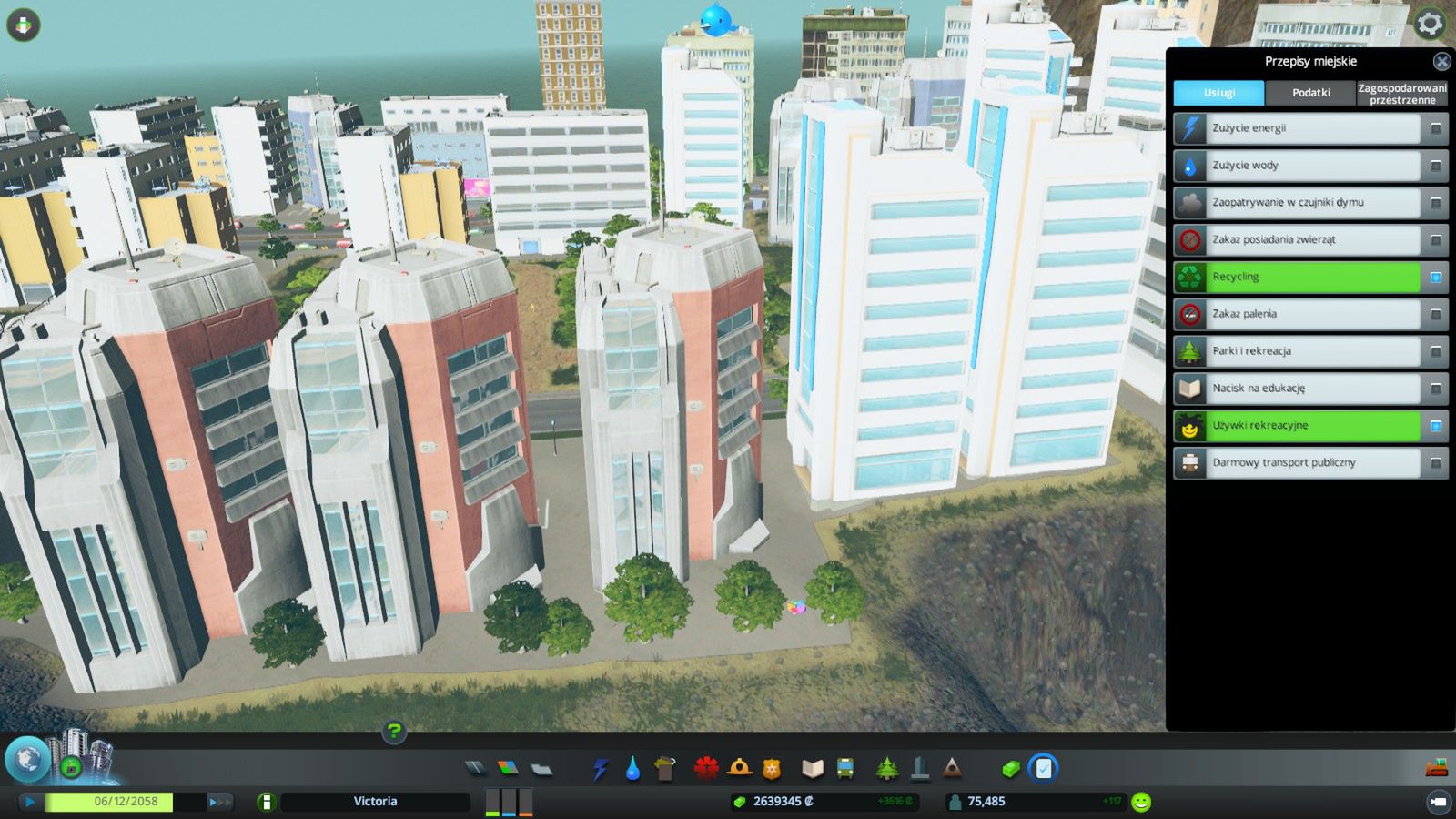
Task: Open the Education menu via book icon
Action: 812,770
